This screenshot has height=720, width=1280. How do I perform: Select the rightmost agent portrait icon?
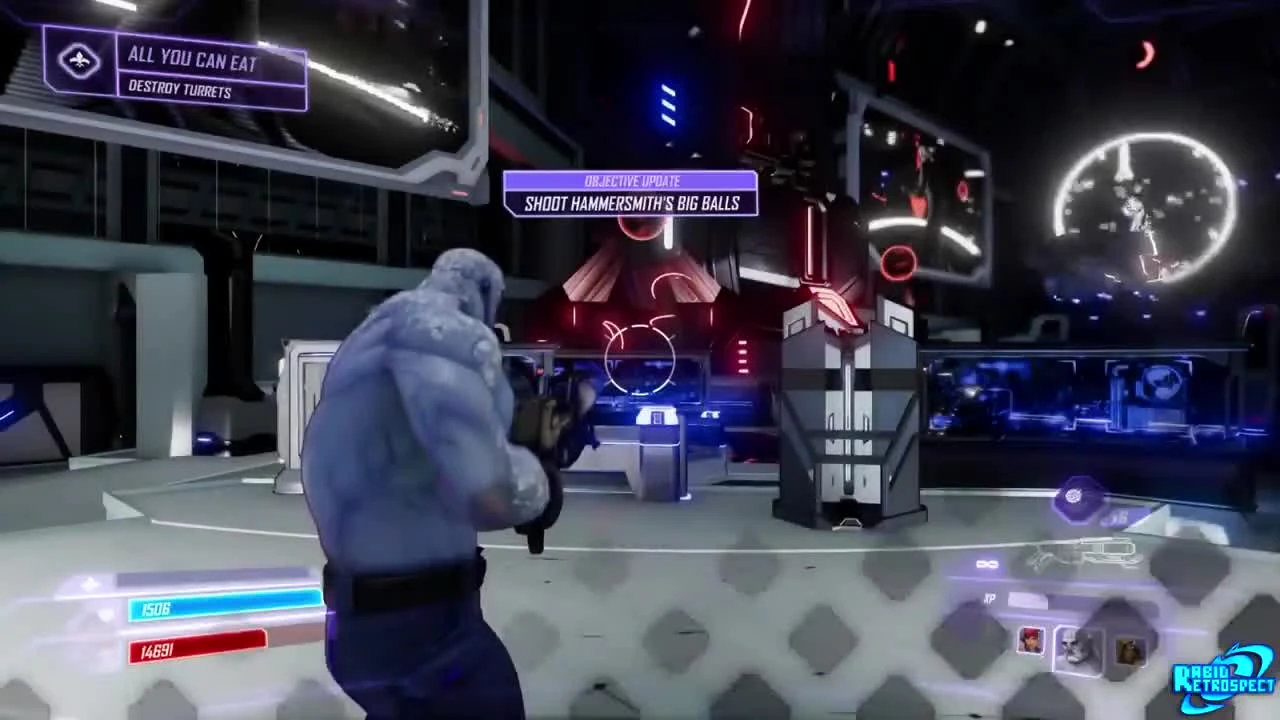(1131, 648)
